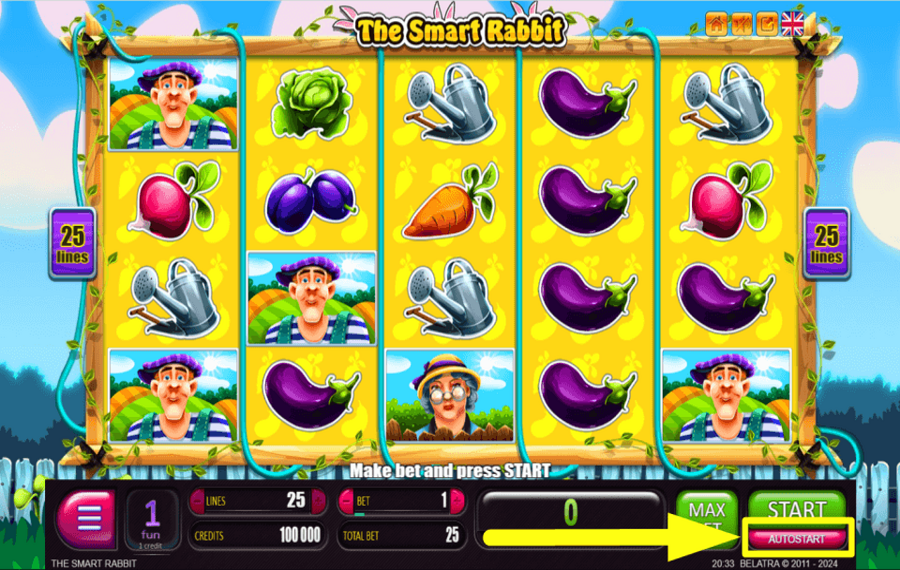Image resolution: width=900 pixels, height=570 pixels.
Task: Toggle the muted sound icon
Action: point(742,23)
